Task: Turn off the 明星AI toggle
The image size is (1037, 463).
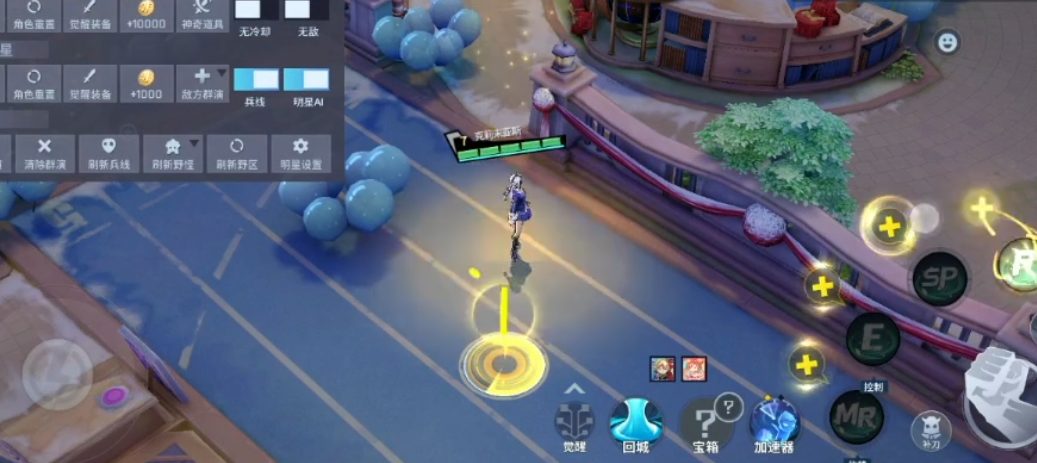Action: (306, 80)
